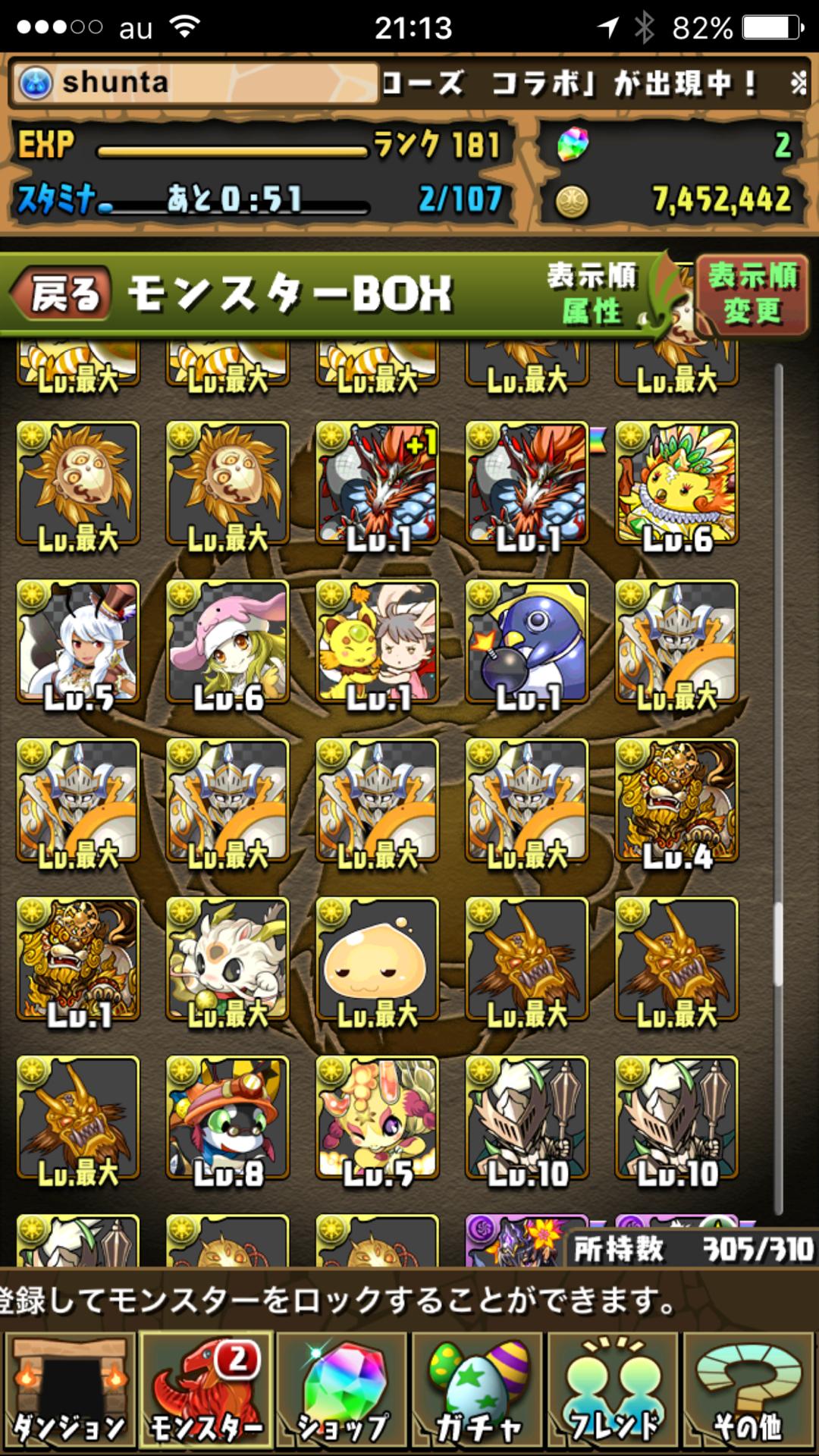Select the yellow sleepy slime blob monster
The image size is (819, 1456).
point(378,959)
